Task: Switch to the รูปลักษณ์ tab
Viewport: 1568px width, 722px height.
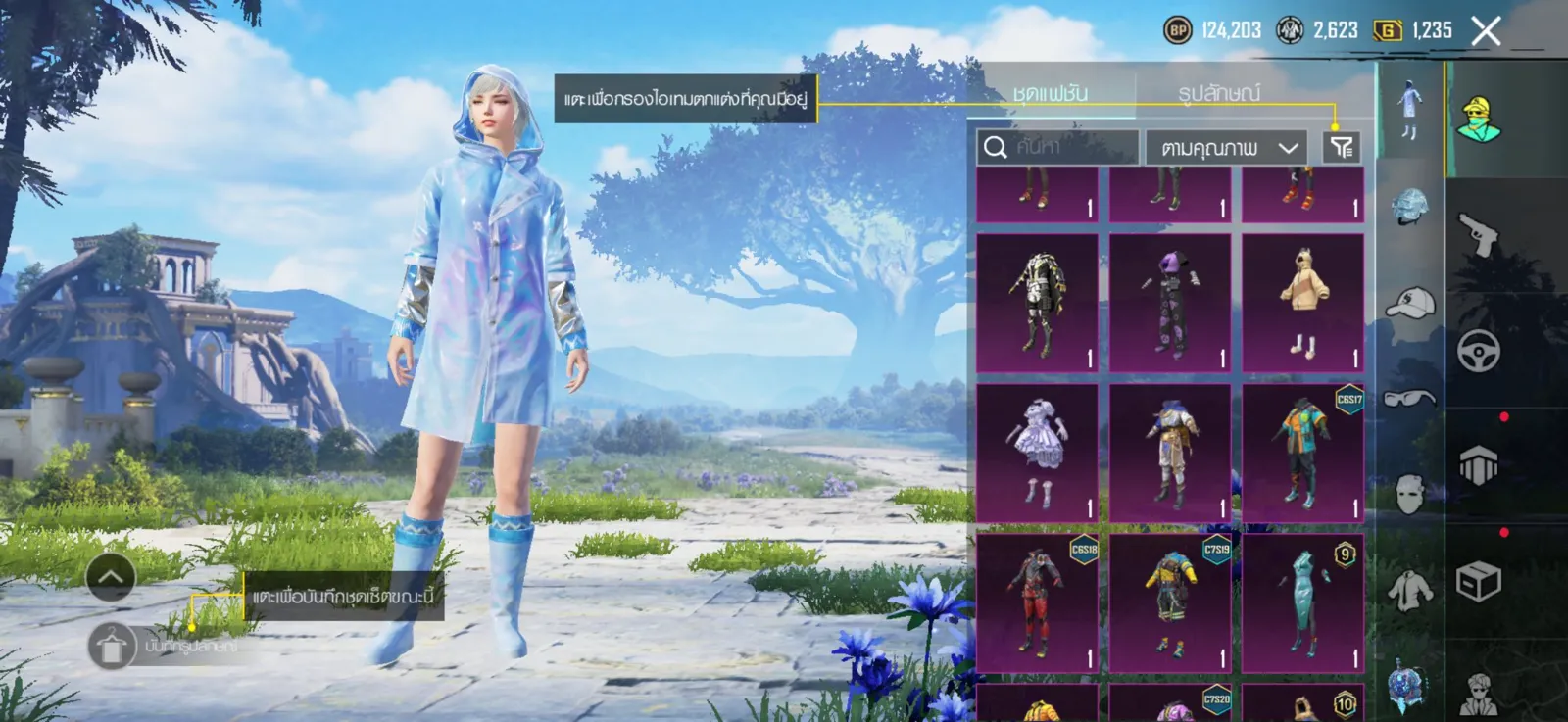Action: (1218, 93)
